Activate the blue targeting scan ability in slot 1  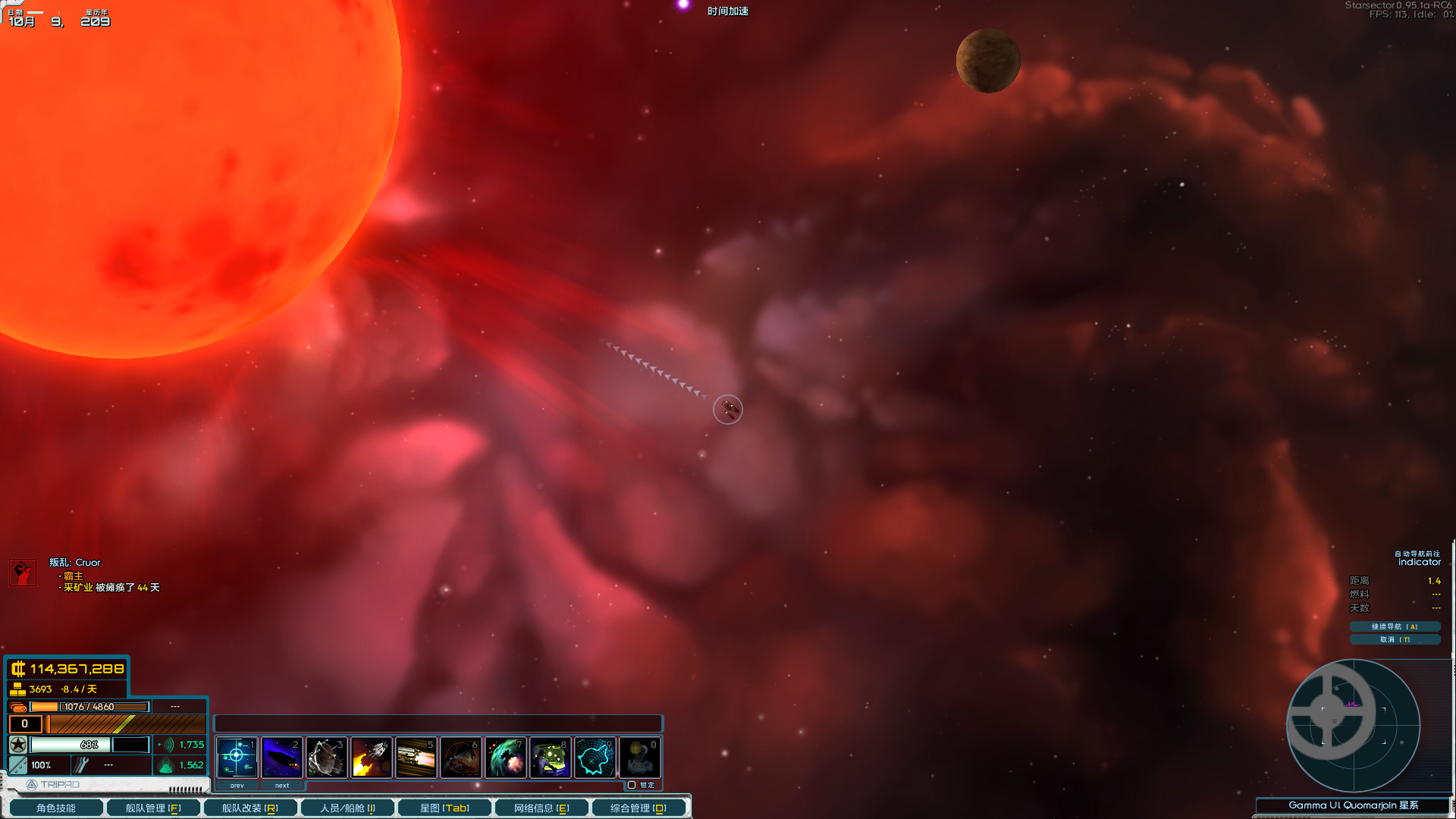tap(237, 757)
